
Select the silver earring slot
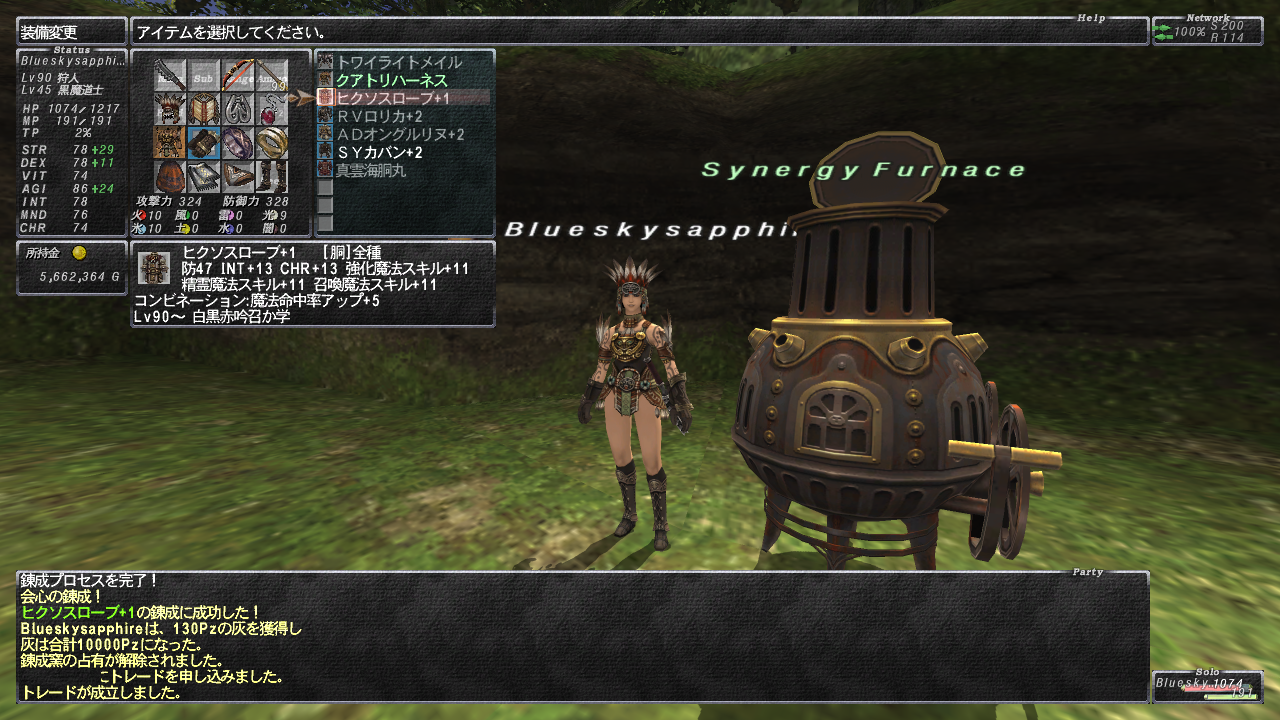[x=237, y=109]
